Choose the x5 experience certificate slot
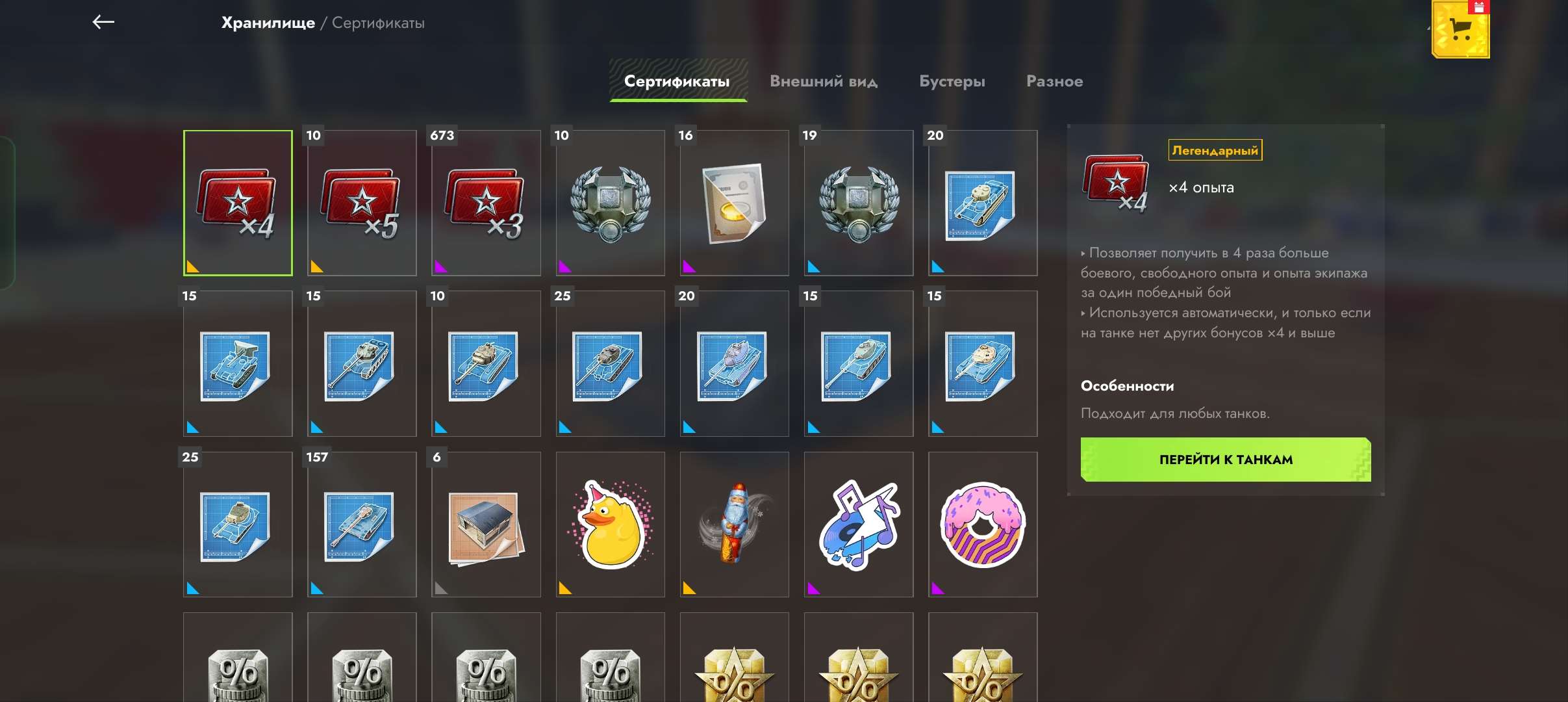The width and height of the screenshot is (1568, 702). 362,203
